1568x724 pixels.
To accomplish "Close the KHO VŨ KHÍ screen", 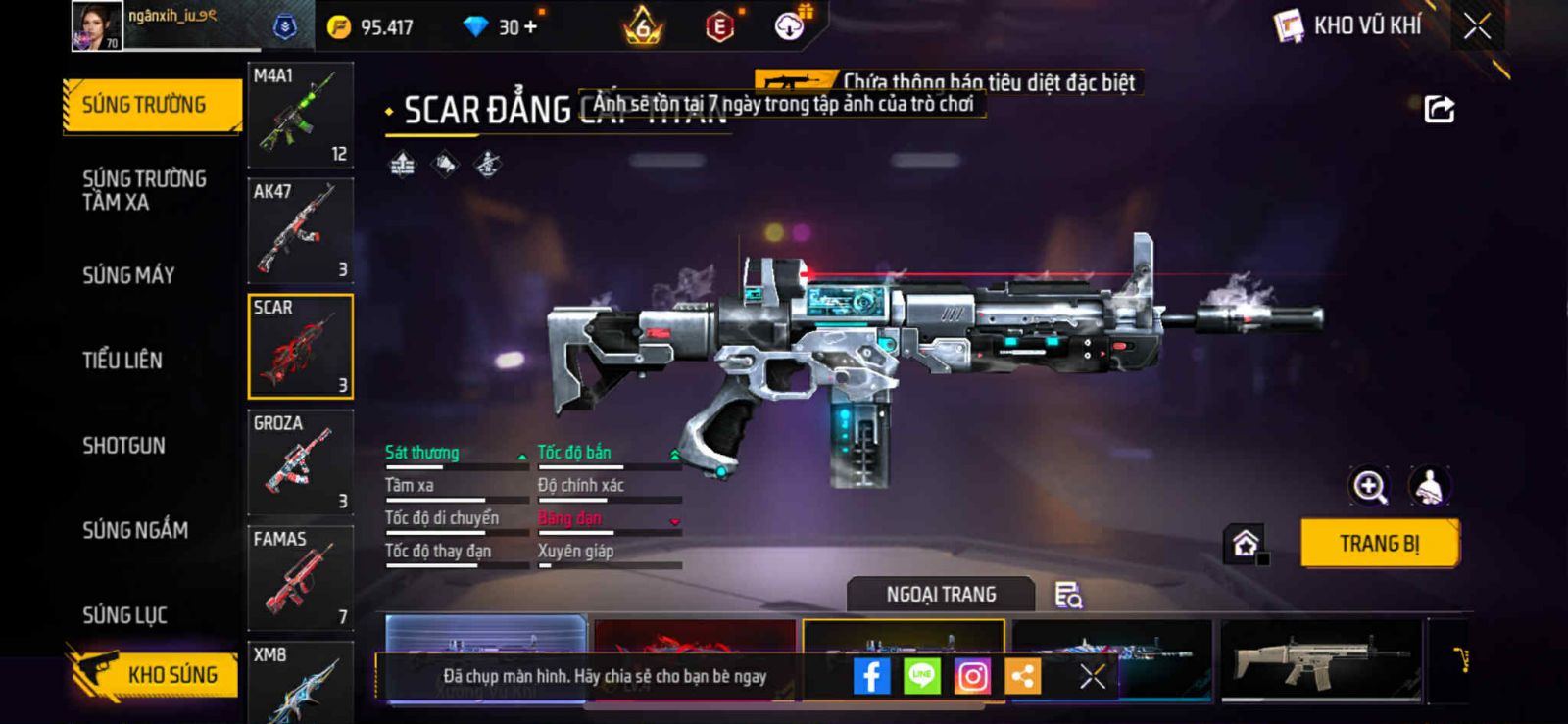I will pos(1477,26).
